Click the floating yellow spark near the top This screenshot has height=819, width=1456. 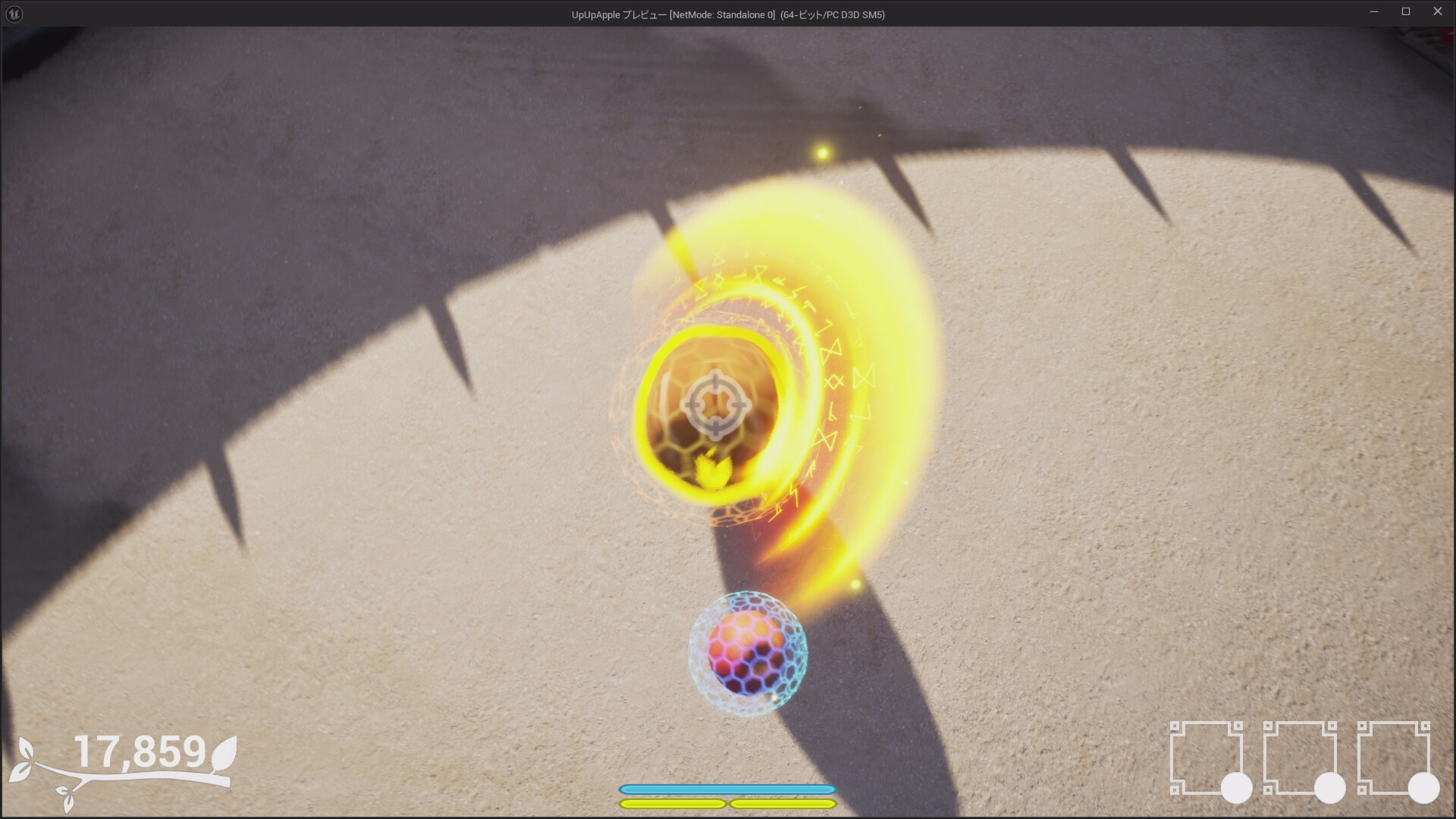pyautogui.click(x=824, y=153)
